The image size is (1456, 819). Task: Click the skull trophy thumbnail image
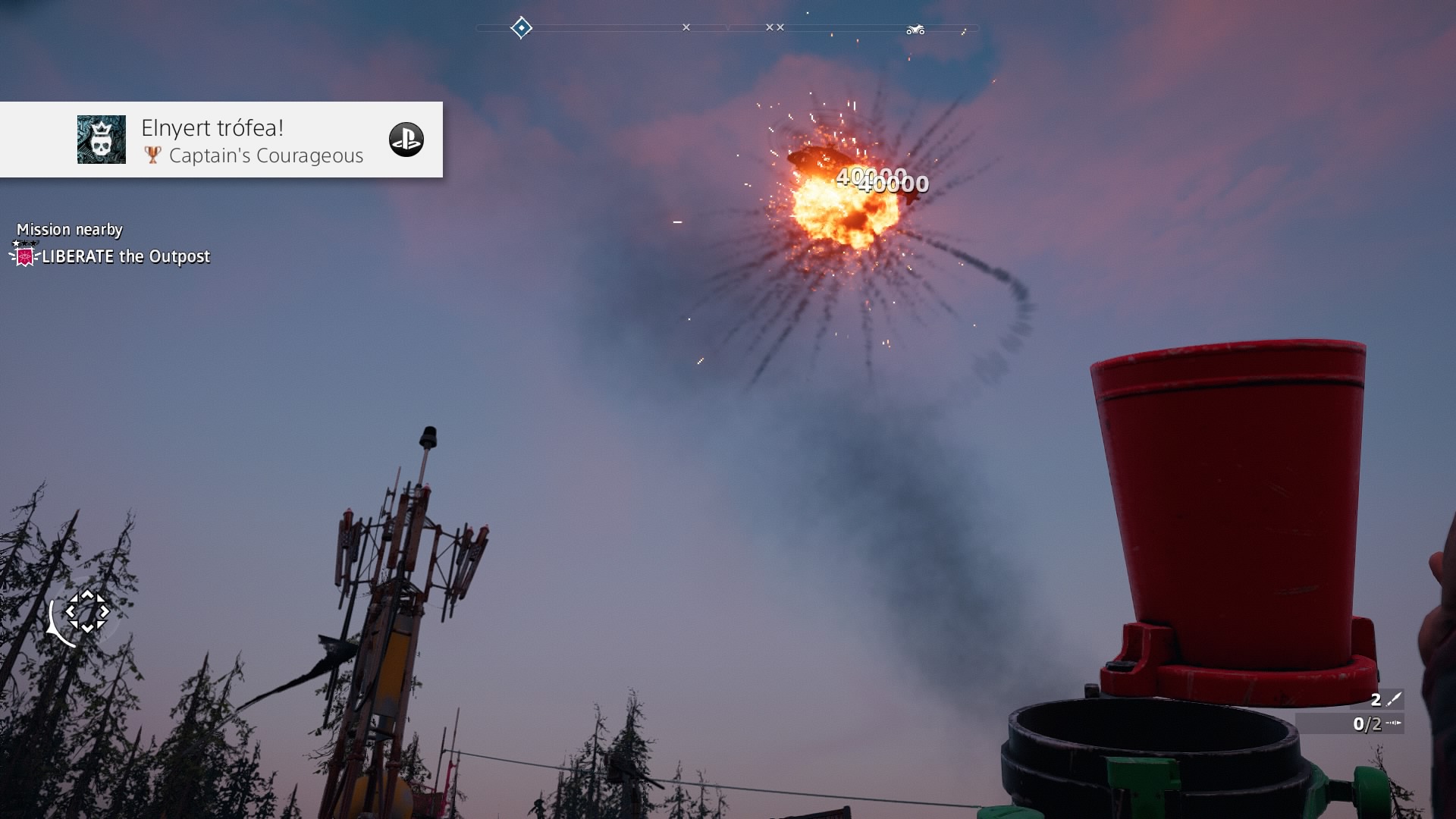(102, 140)
